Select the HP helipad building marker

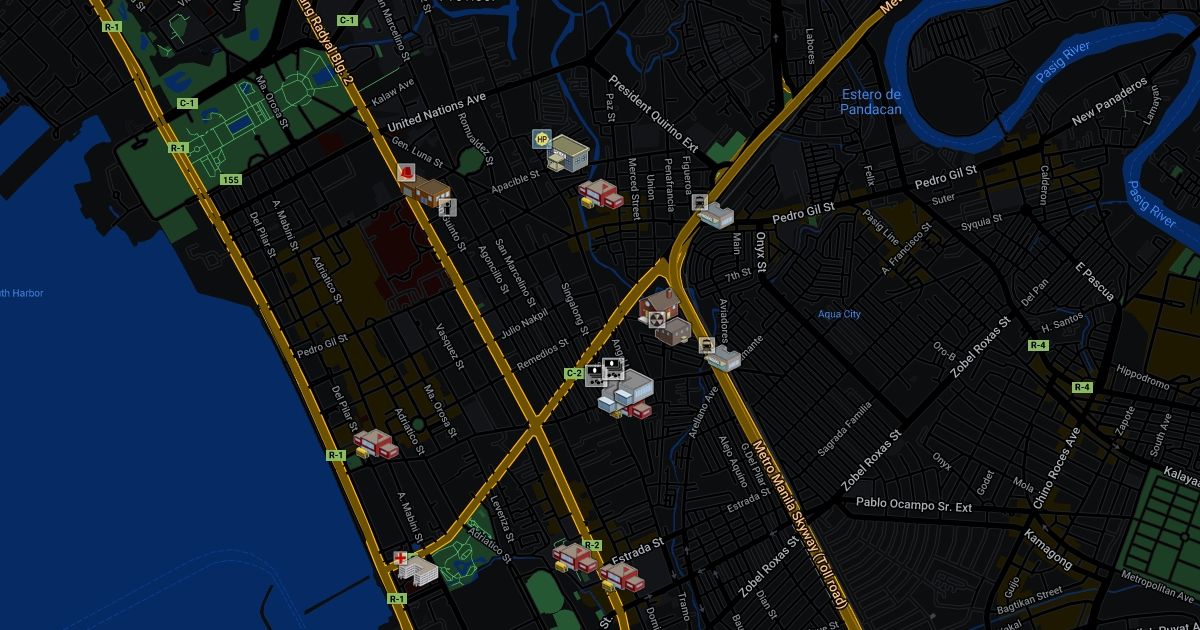coord(564,151)
